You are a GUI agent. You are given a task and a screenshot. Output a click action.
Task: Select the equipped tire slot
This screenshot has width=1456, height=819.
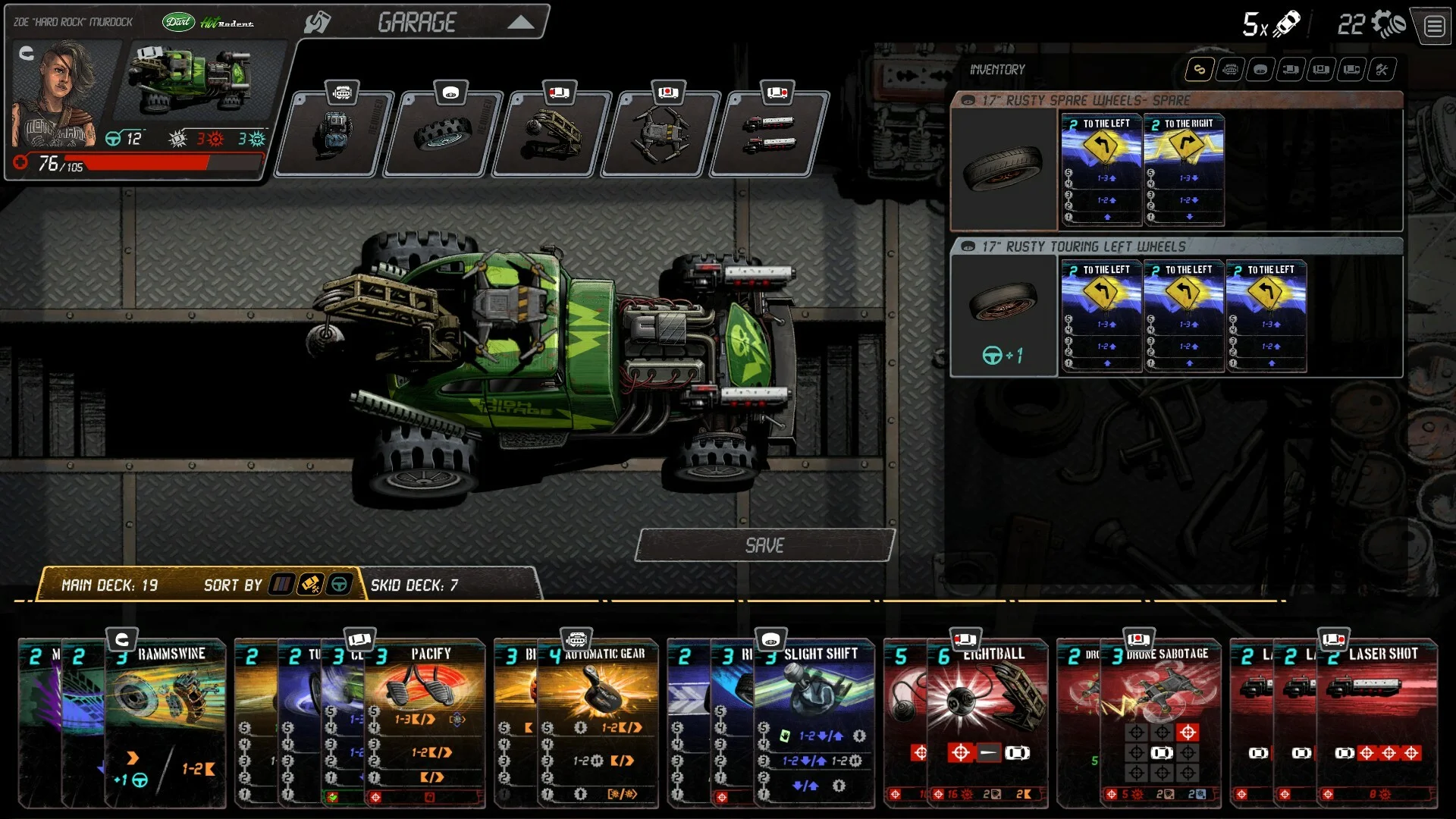click(x=442, y=134)
